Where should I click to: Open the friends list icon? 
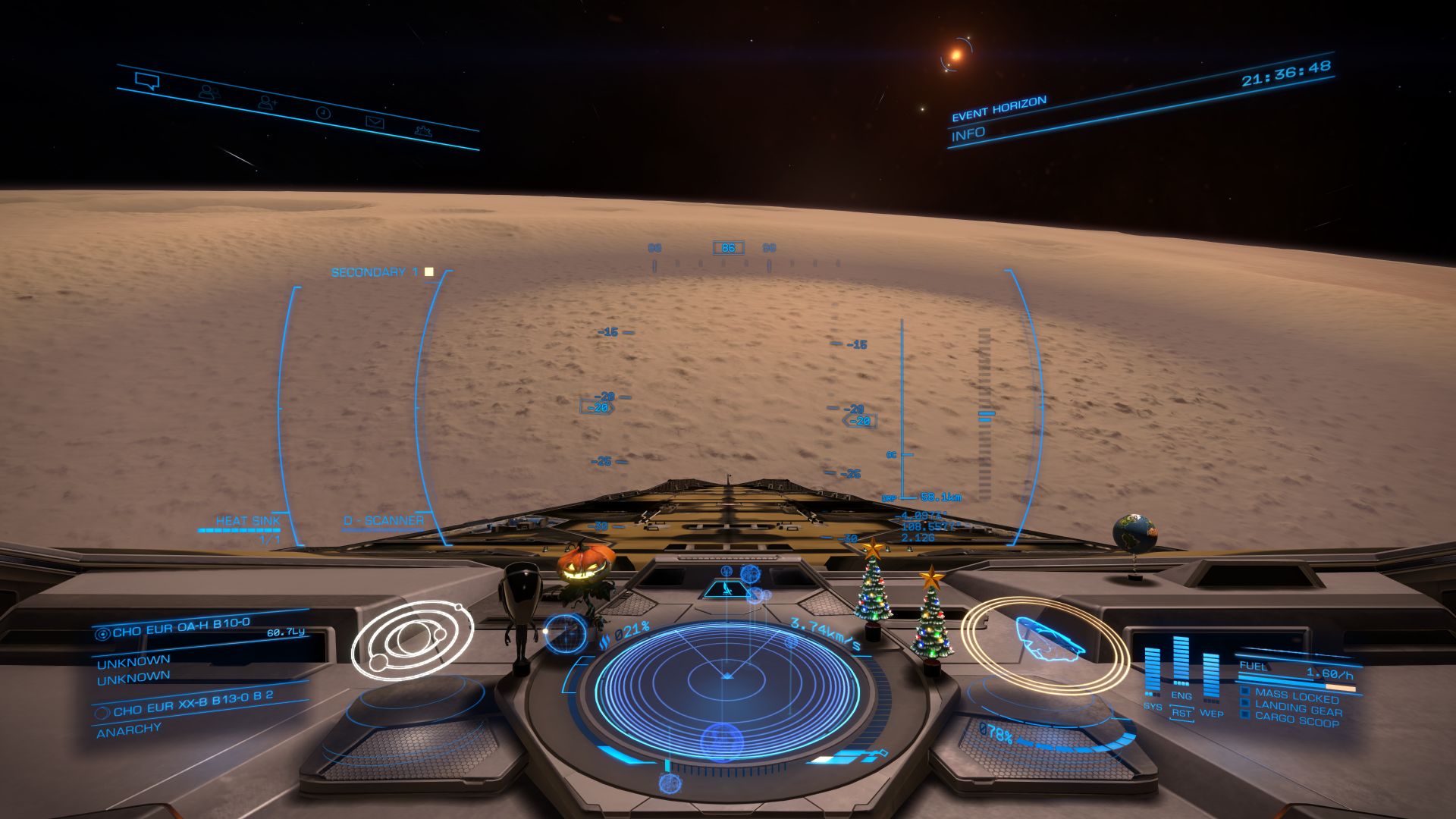209,93
